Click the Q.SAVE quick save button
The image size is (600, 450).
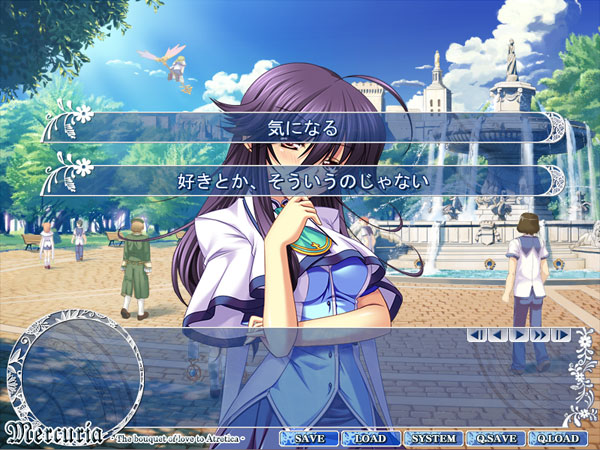tap(494, 439)
